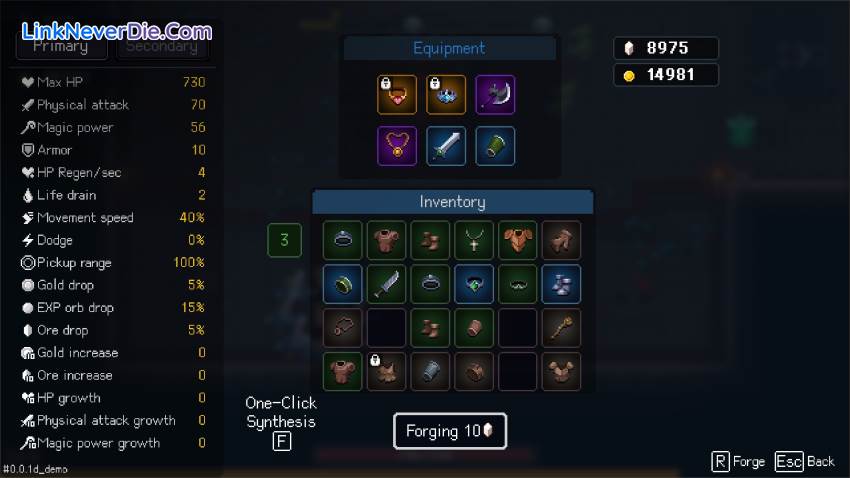Viewport: 850px width, 478px height.
Task: Select the blue-bordered green ring in inventory
Action: click(x=342, y=284)
